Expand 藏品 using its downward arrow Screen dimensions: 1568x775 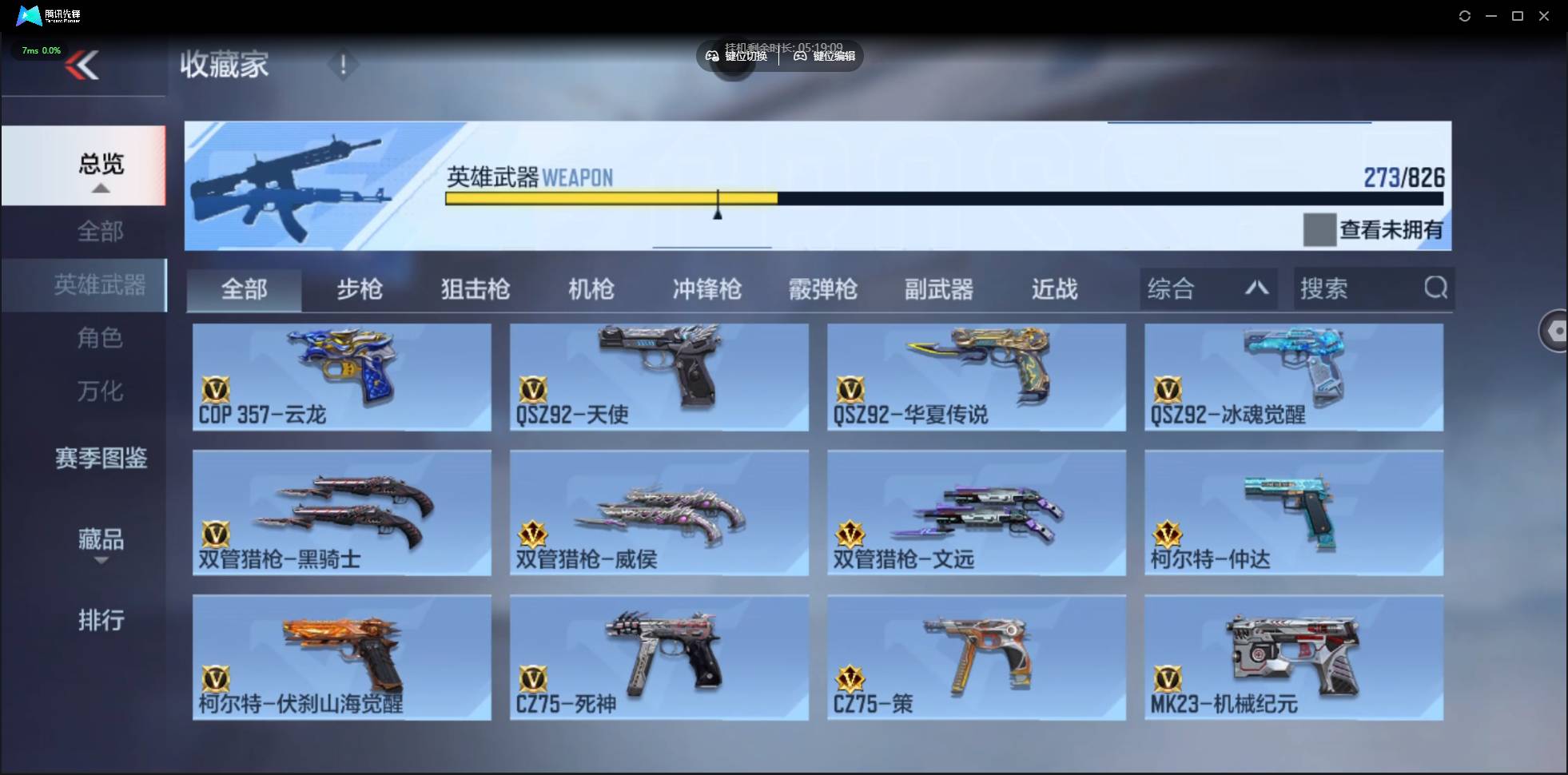point(101,562)
